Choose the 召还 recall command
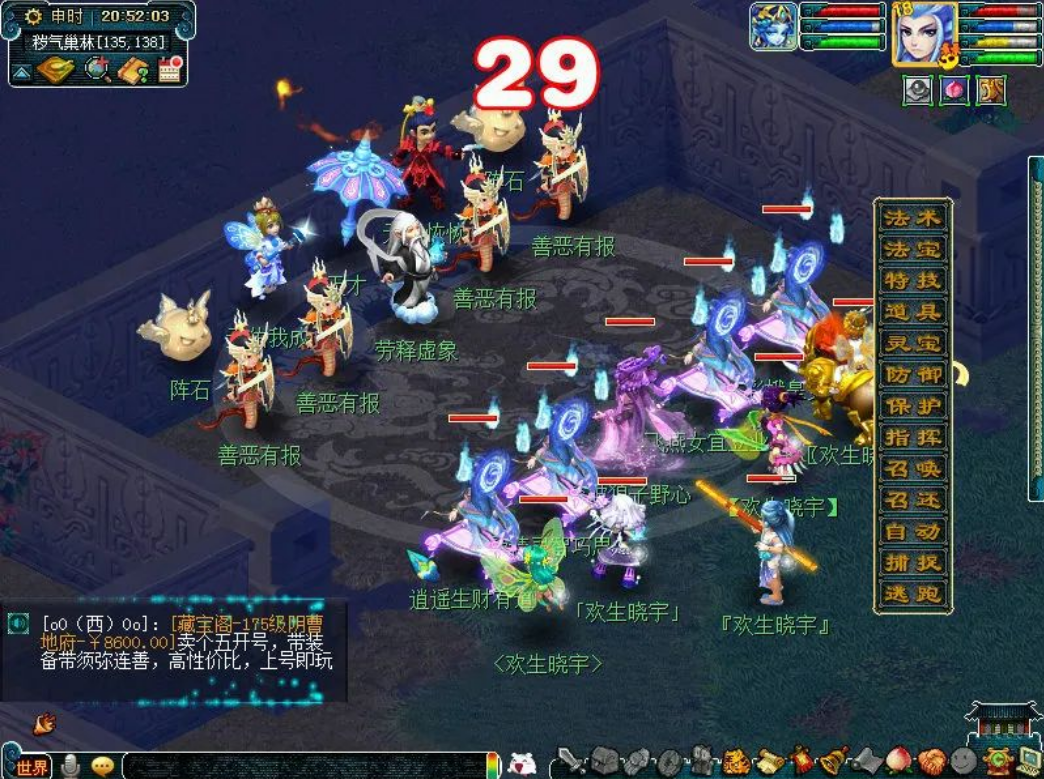Screen dimensions: 1044x779 (912, 499)
